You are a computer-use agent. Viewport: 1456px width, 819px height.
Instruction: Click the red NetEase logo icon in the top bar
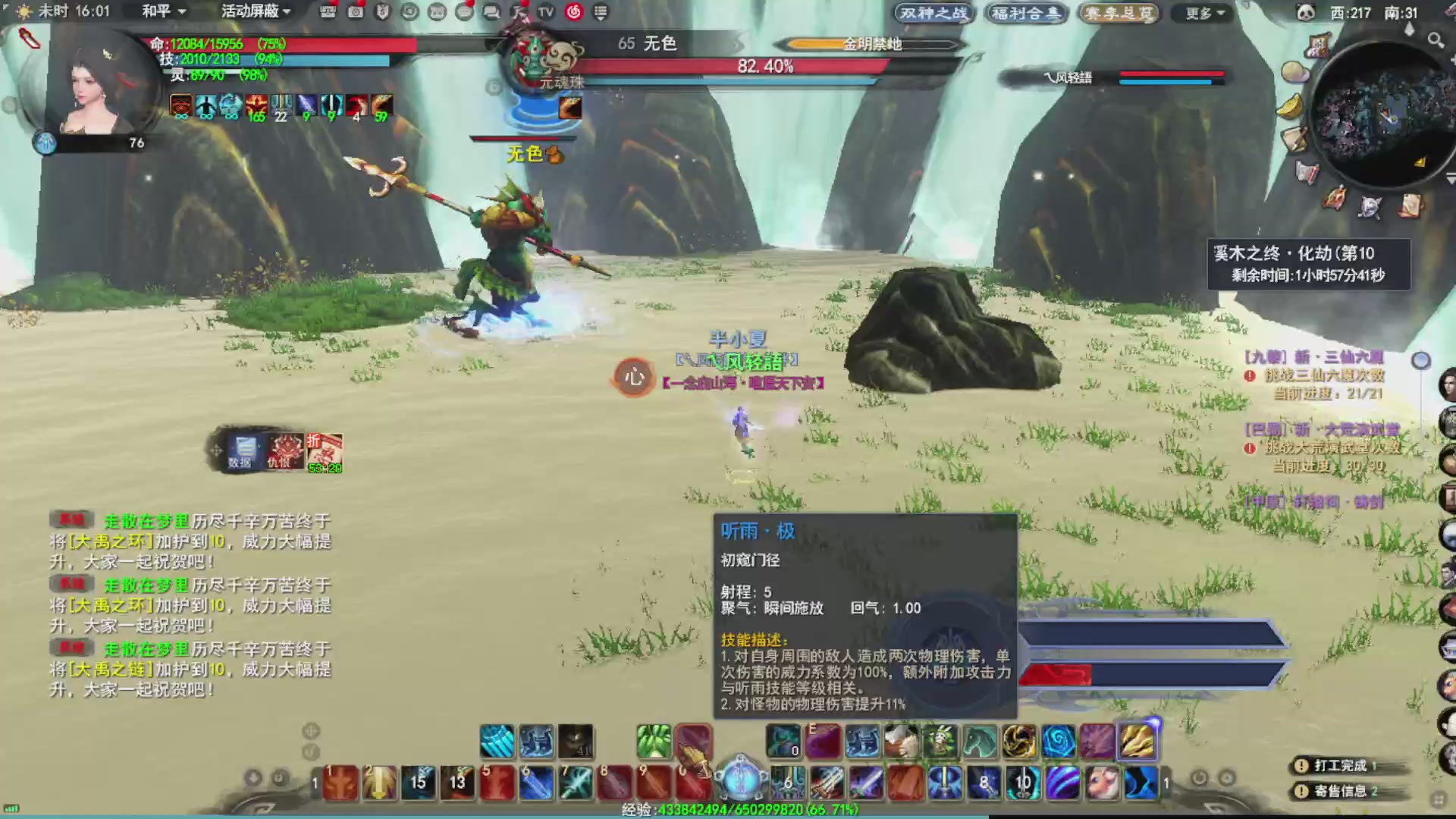click(575, 13)
